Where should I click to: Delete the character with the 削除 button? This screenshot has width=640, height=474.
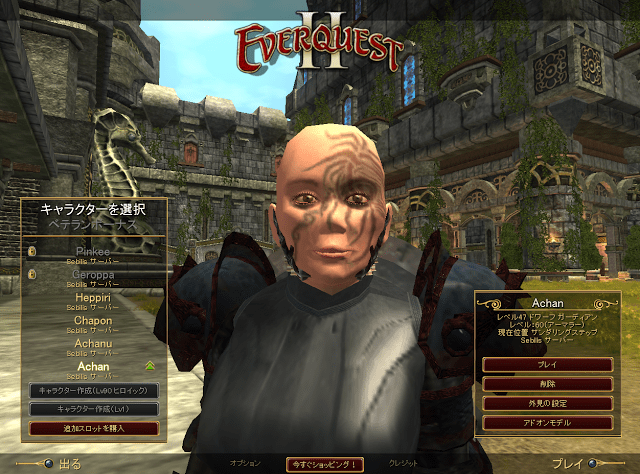click(547, 384)
